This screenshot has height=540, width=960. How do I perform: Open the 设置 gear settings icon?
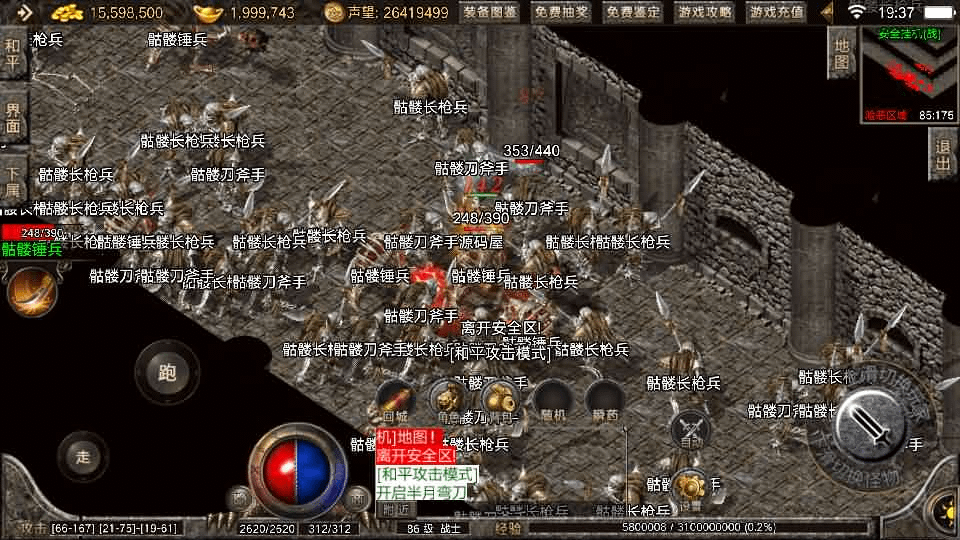coord(689,488)
